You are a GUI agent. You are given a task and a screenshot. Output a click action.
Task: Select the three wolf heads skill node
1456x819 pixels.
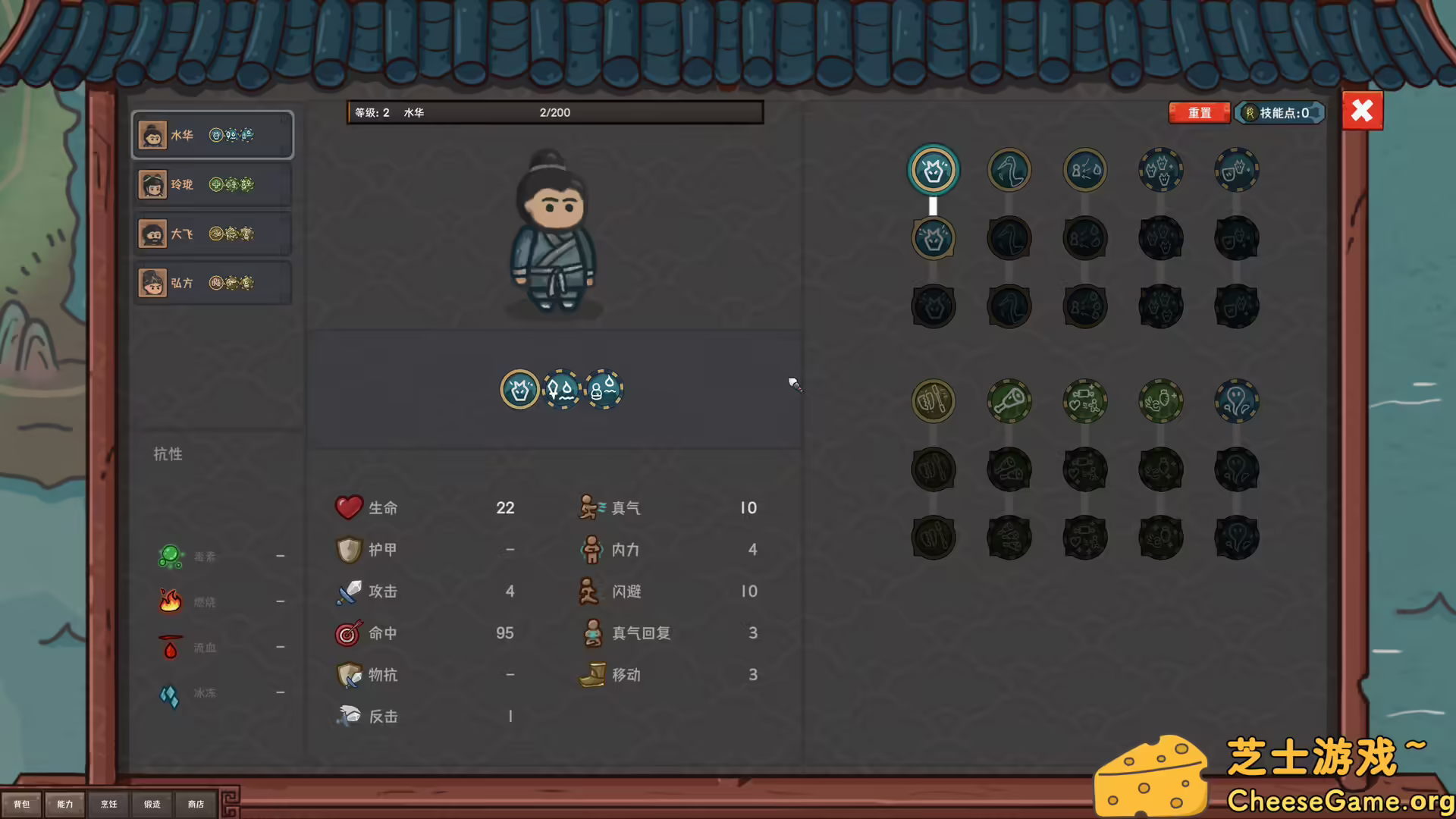tap(1160, 170)
